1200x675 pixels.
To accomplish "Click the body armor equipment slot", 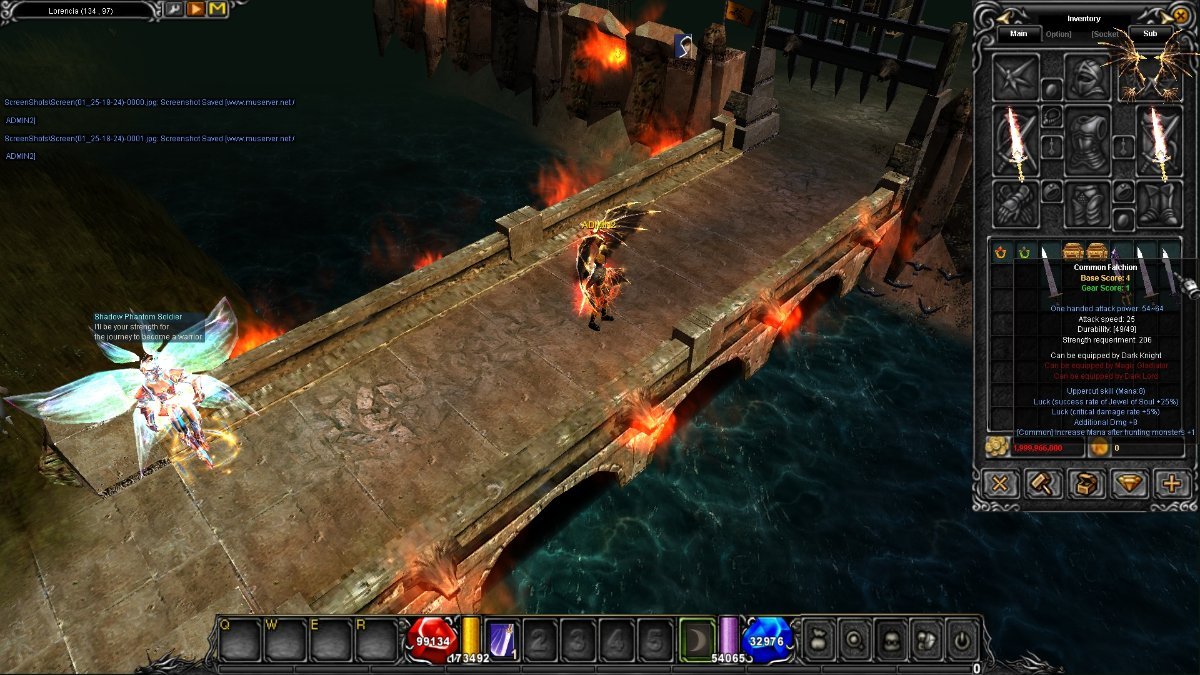I will [1087, 142].
